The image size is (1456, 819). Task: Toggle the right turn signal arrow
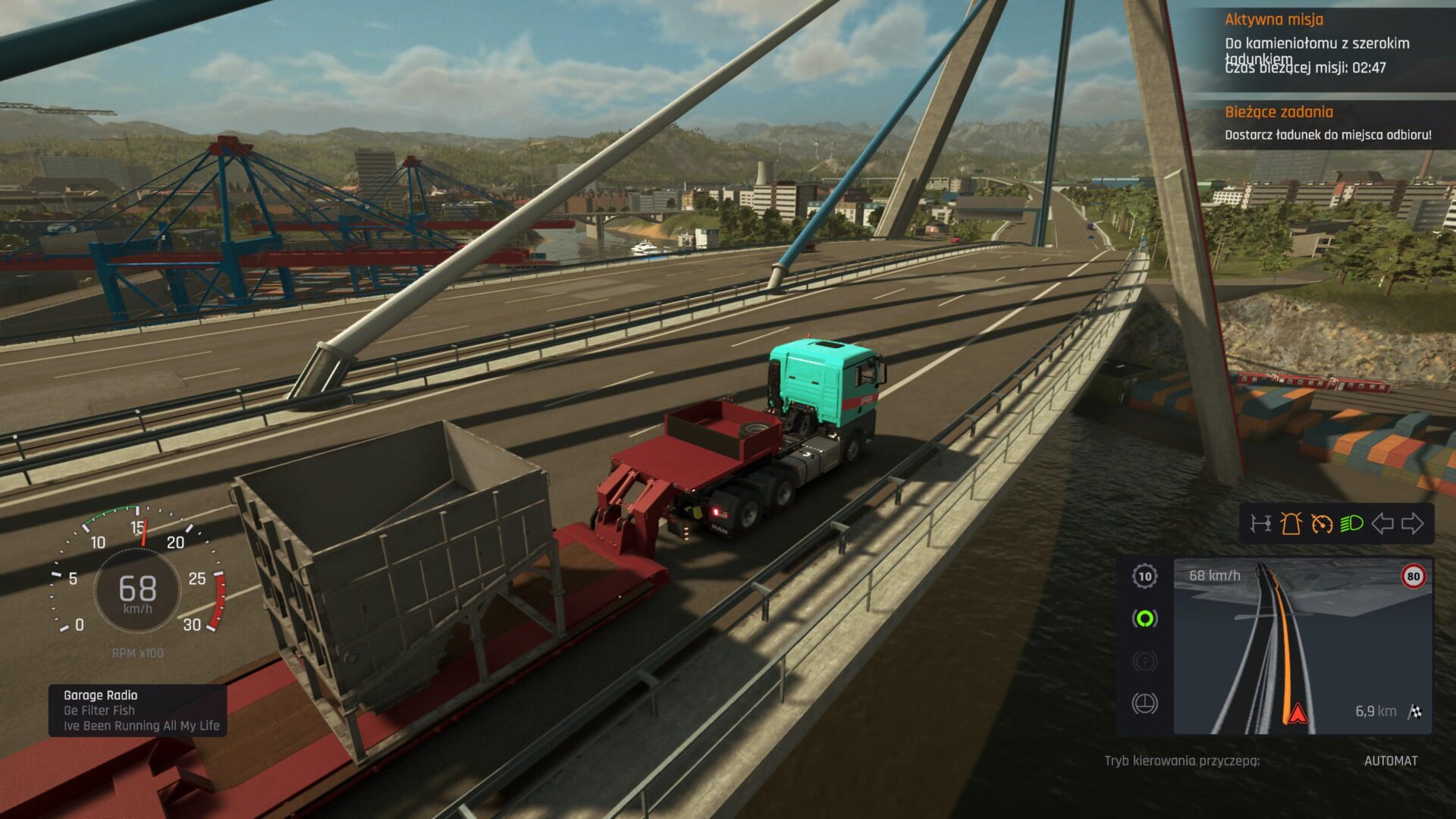point(1413,523)
